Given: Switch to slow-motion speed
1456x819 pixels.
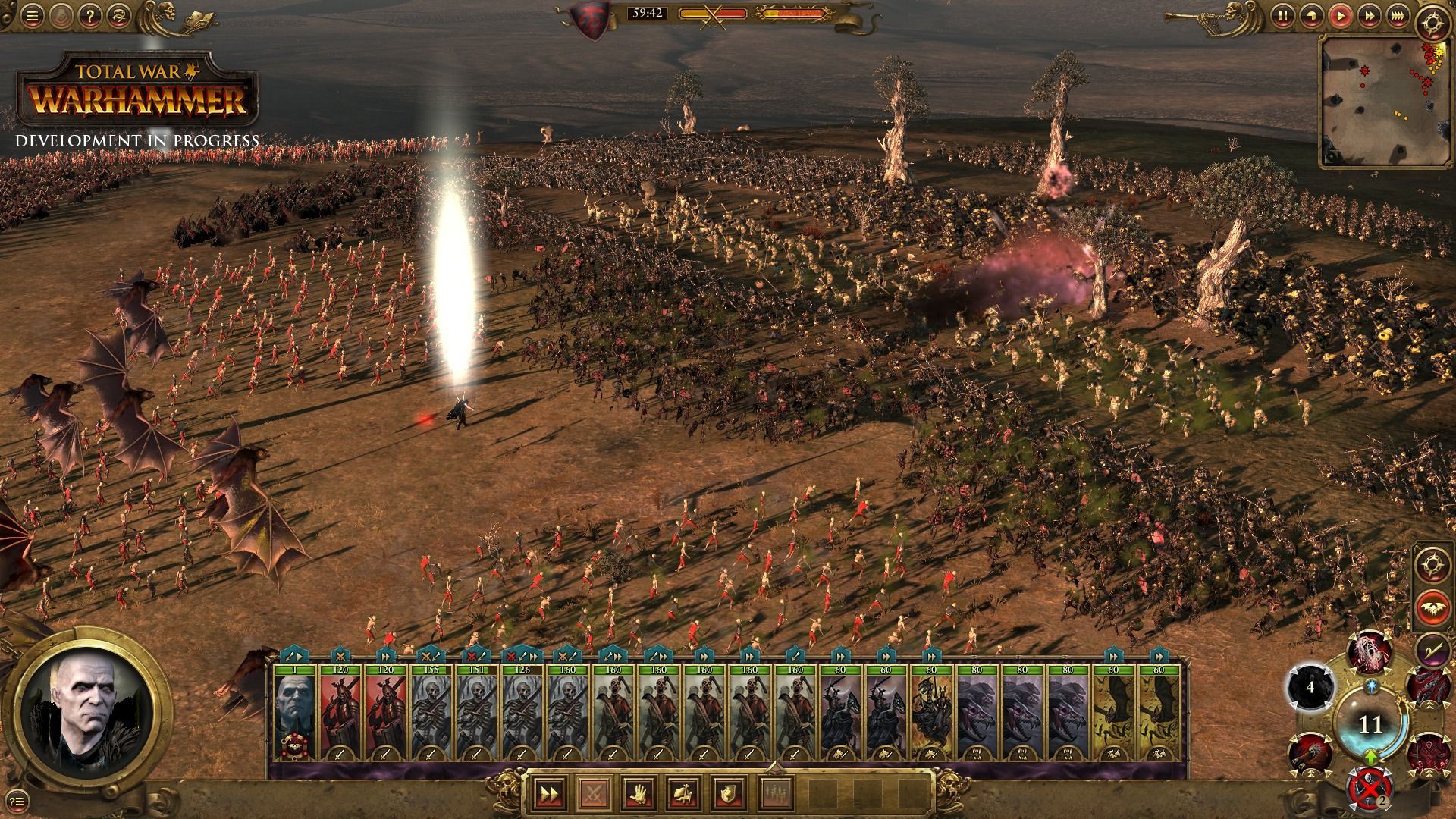Looking at the screenshot, I should point(1311,15).
